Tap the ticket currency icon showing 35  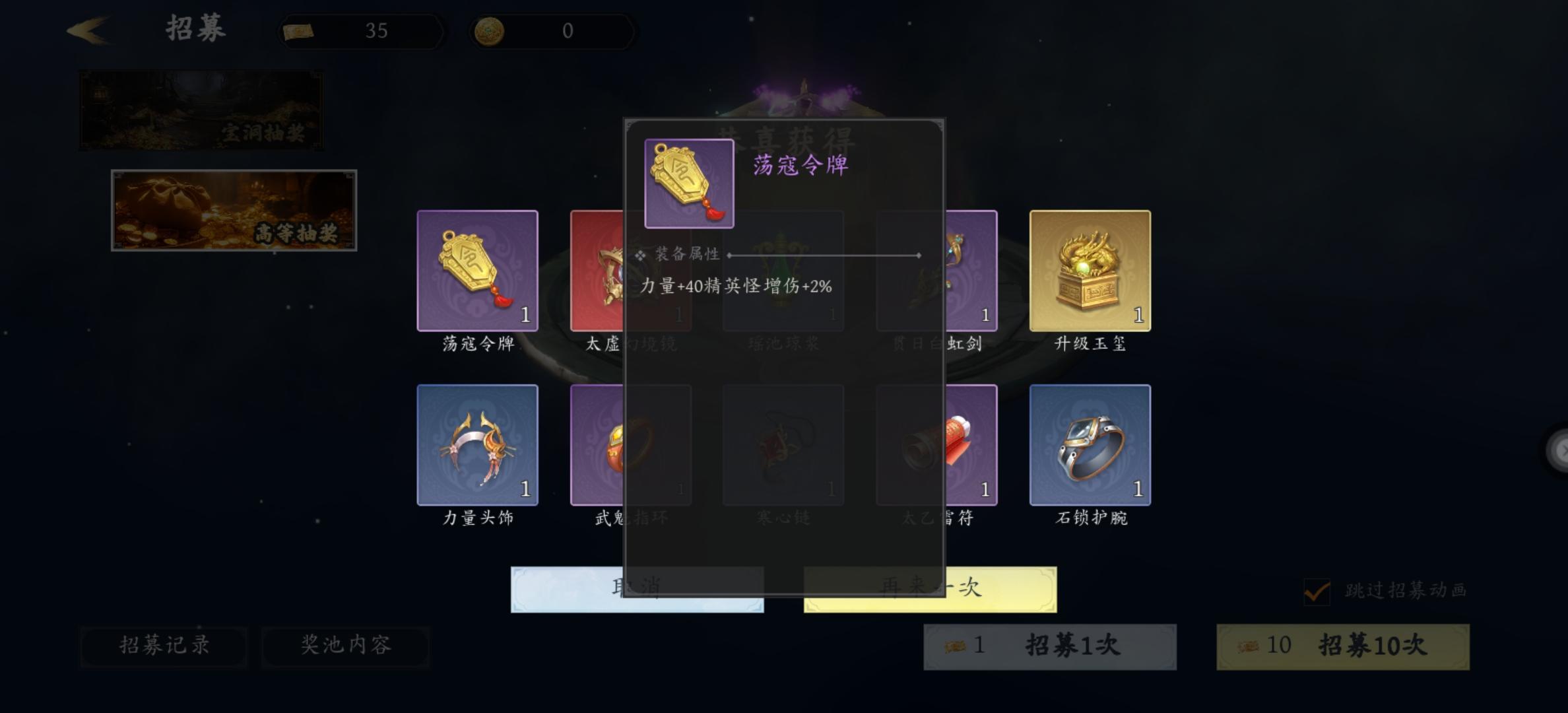pos(299,30)
